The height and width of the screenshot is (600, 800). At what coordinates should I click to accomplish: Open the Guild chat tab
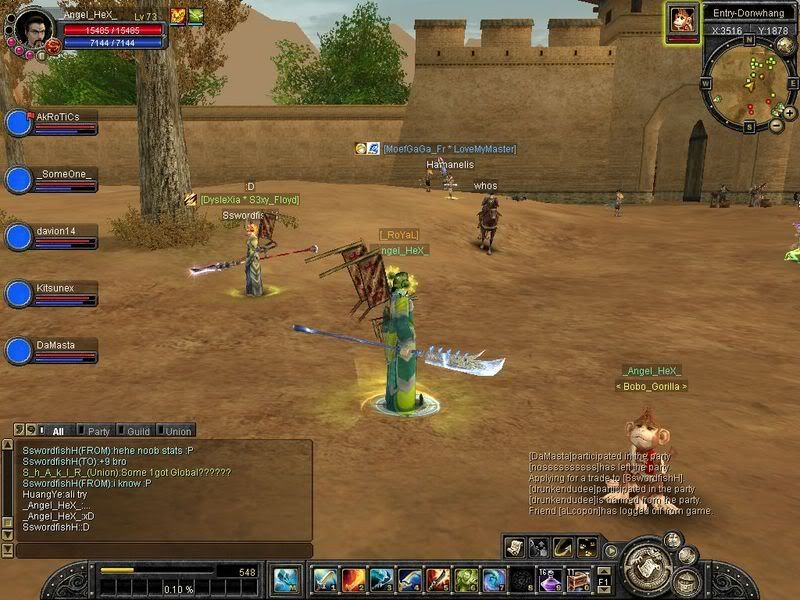coord(138,431)
